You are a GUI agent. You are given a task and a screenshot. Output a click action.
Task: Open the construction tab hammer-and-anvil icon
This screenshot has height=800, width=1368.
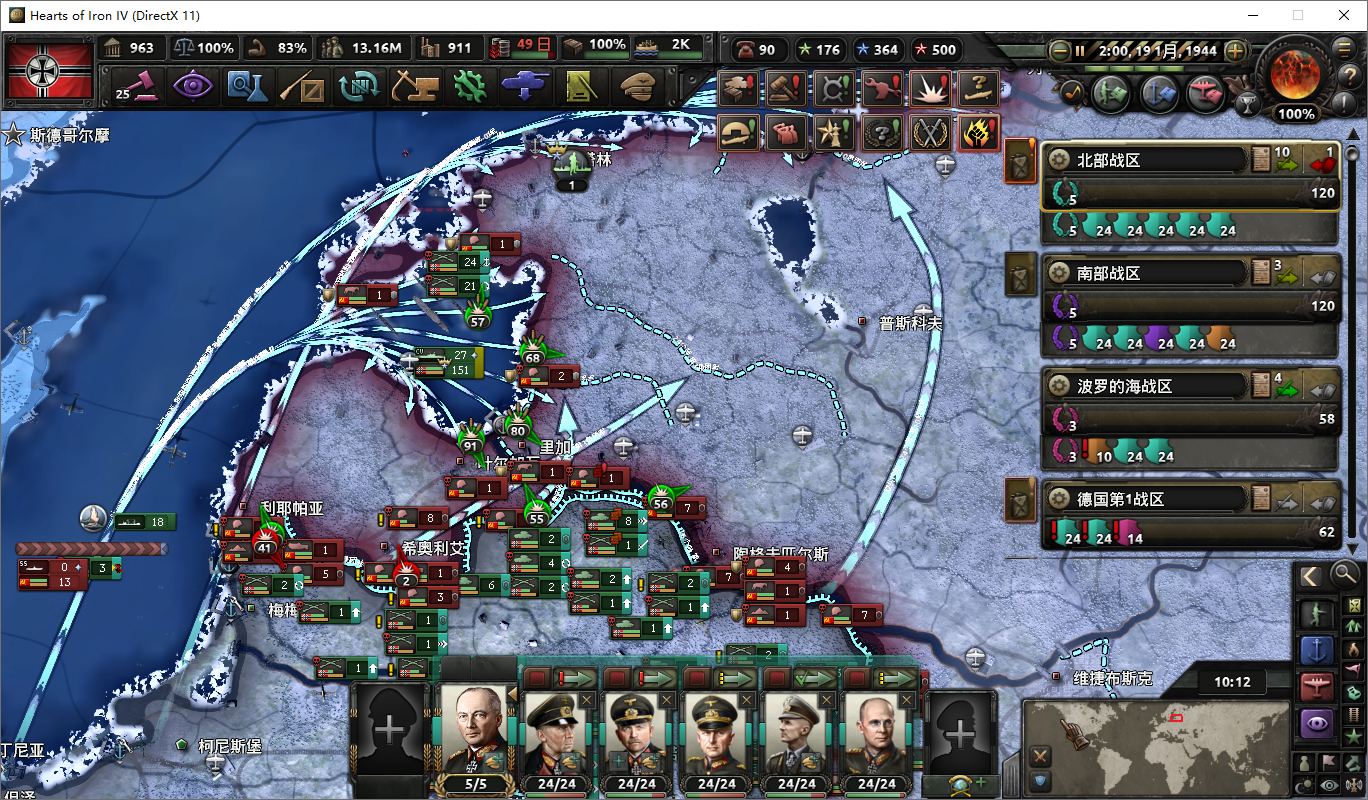(414, 87)
